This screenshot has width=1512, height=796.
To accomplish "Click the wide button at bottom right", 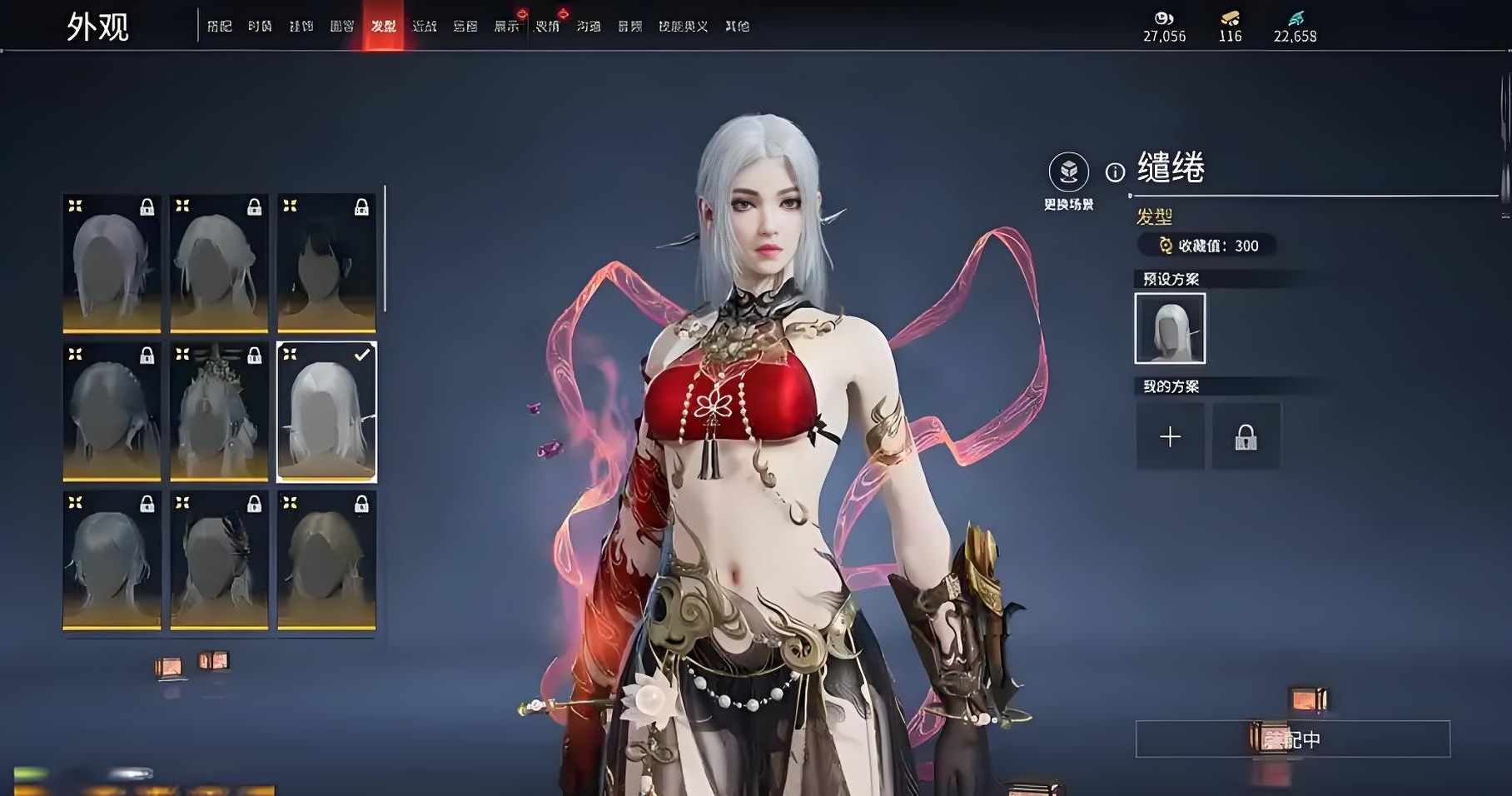I will point(1292,739).
